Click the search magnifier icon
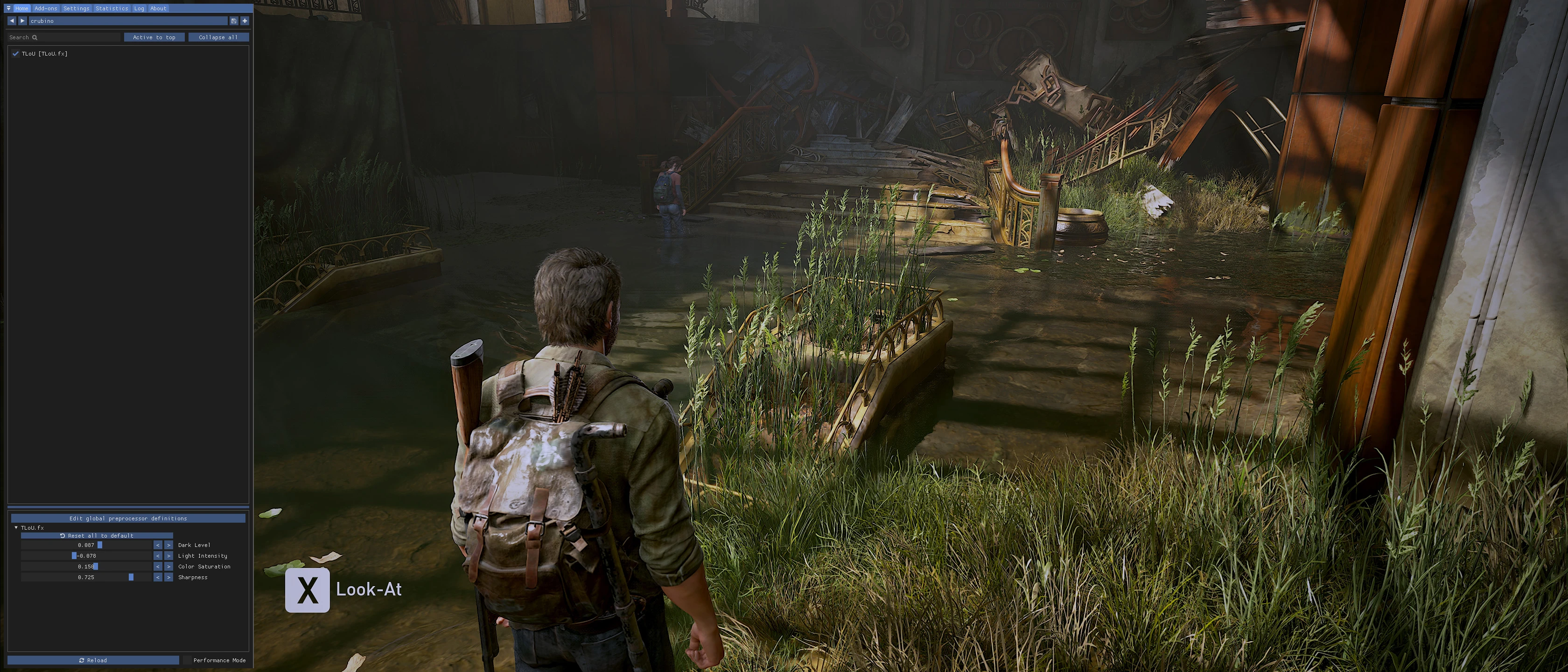 tap(35, 37)
